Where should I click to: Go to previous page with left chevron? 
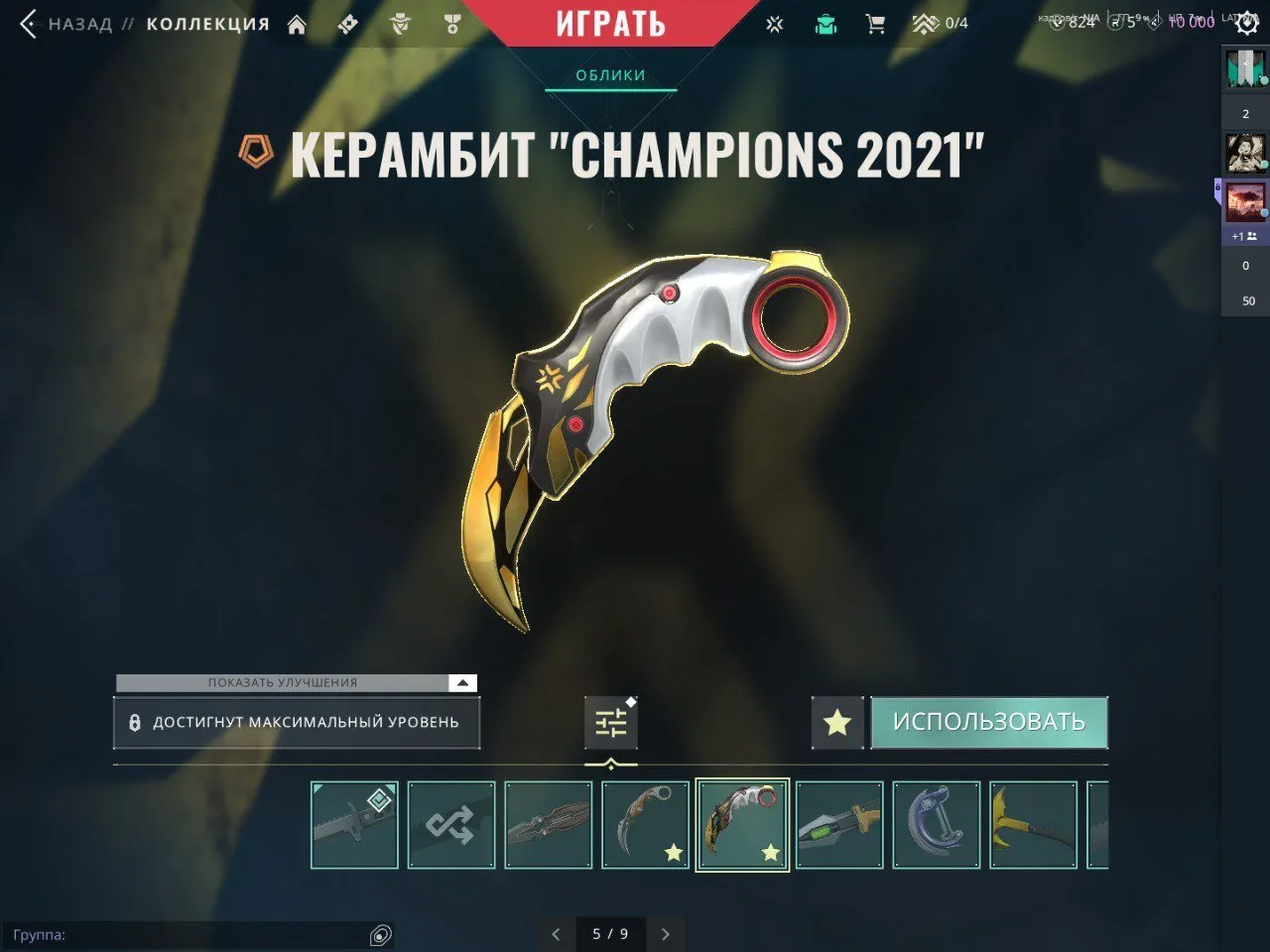555,934
